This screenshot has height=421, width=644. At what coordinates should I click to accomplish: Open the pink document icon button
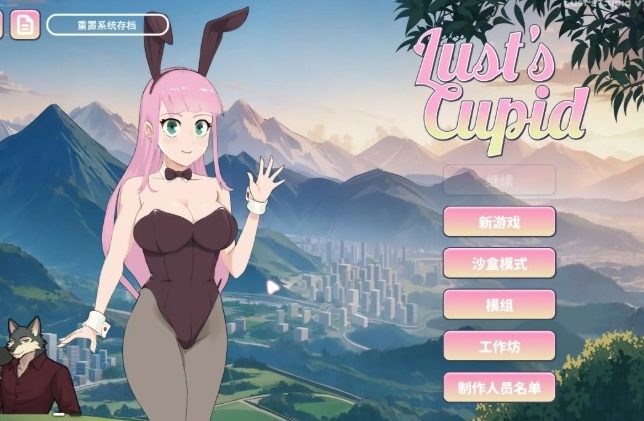(x=26, y=23)
